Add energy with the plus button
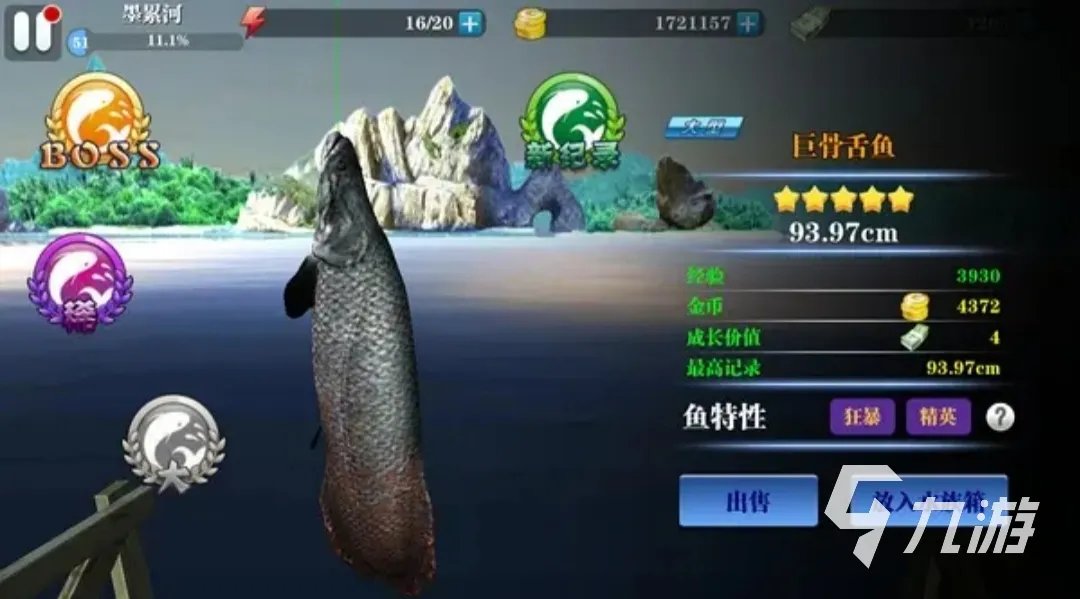This screenshot has height=599, width=1080. [x=470, y=24]
